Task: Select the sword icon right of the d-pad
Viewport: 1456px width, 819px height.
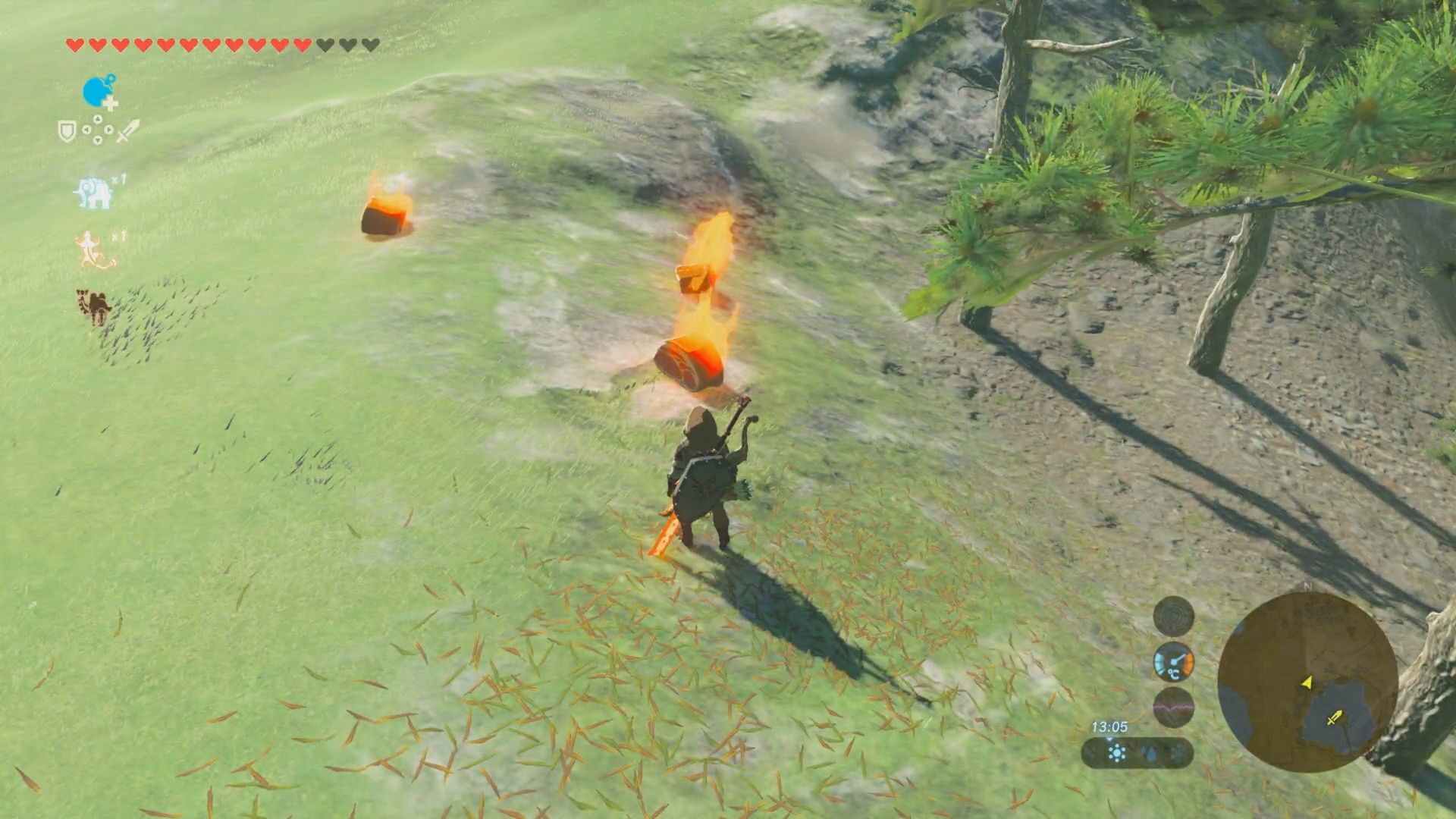Action: (127, 129)
